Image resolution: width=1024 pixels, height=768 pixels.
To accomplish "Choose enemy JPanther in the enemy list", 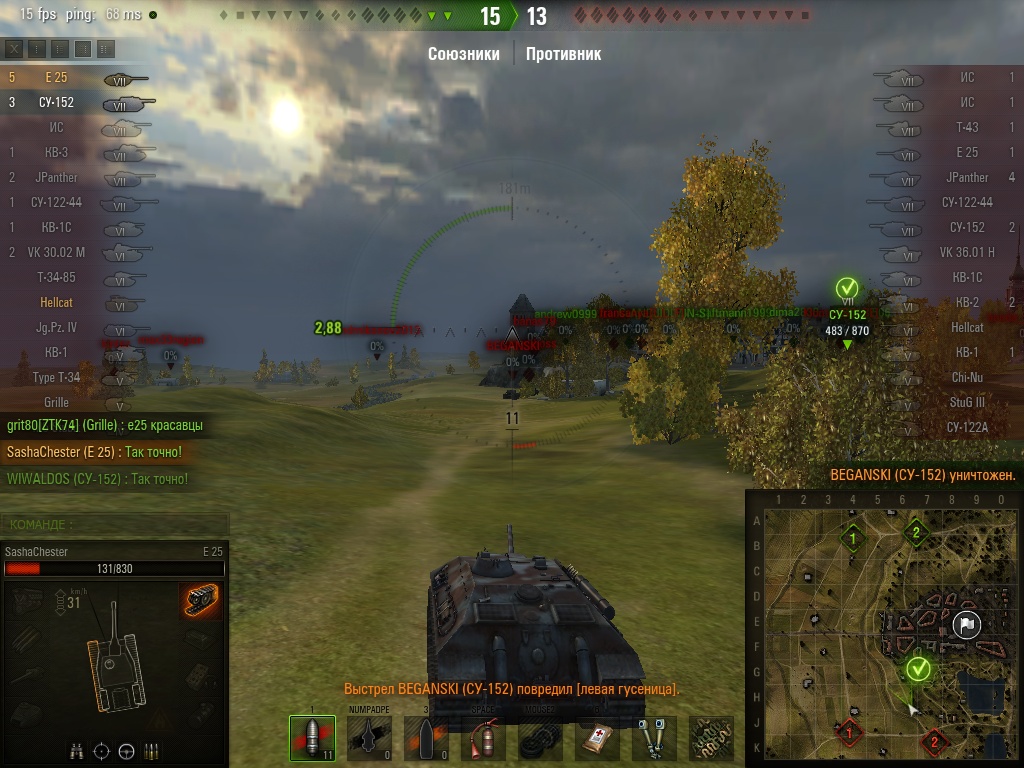I will [x=960, y=177].
